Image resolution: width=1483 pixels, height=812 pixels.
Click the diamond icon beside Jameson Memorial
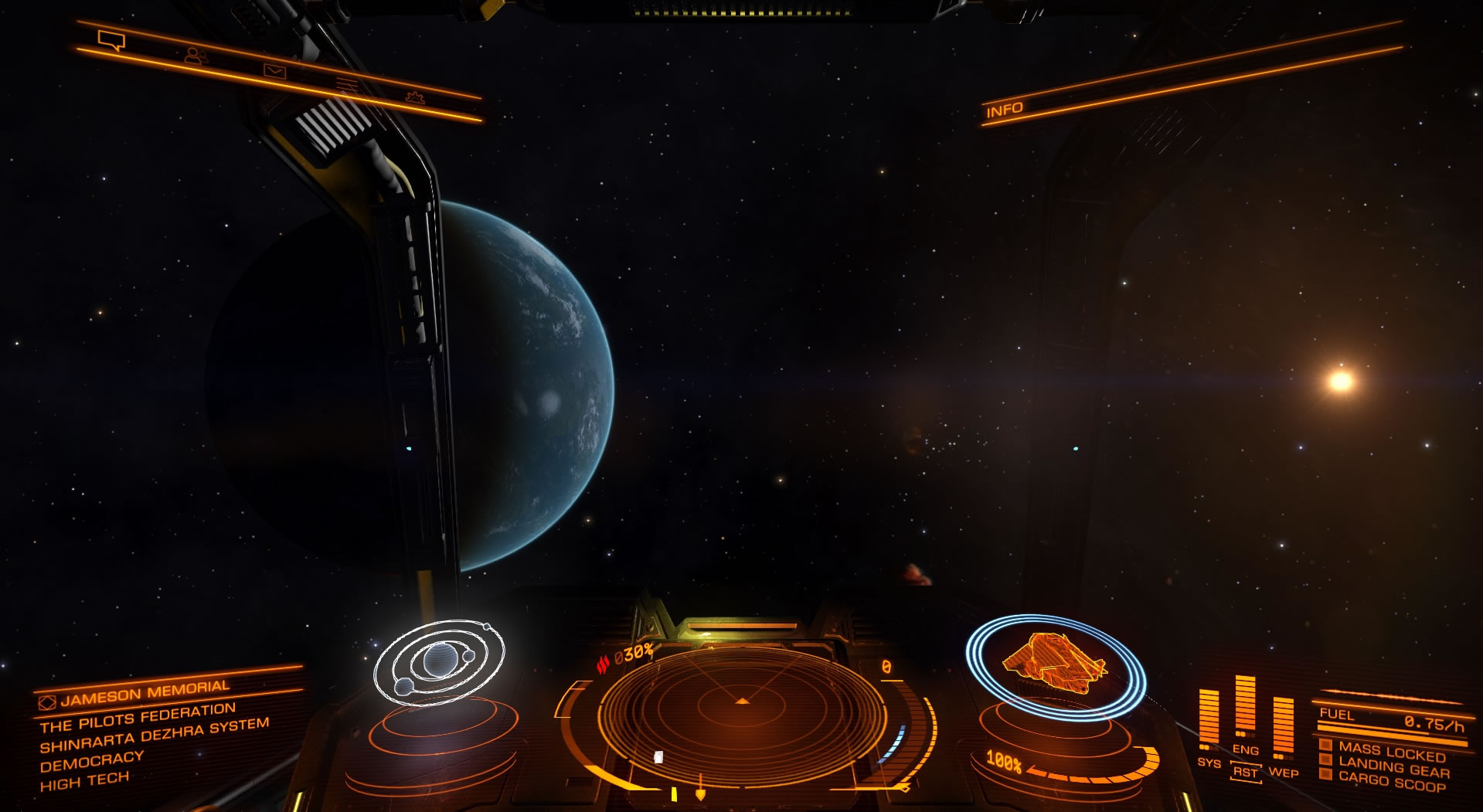pyautogui.click(x=46, y=705)
